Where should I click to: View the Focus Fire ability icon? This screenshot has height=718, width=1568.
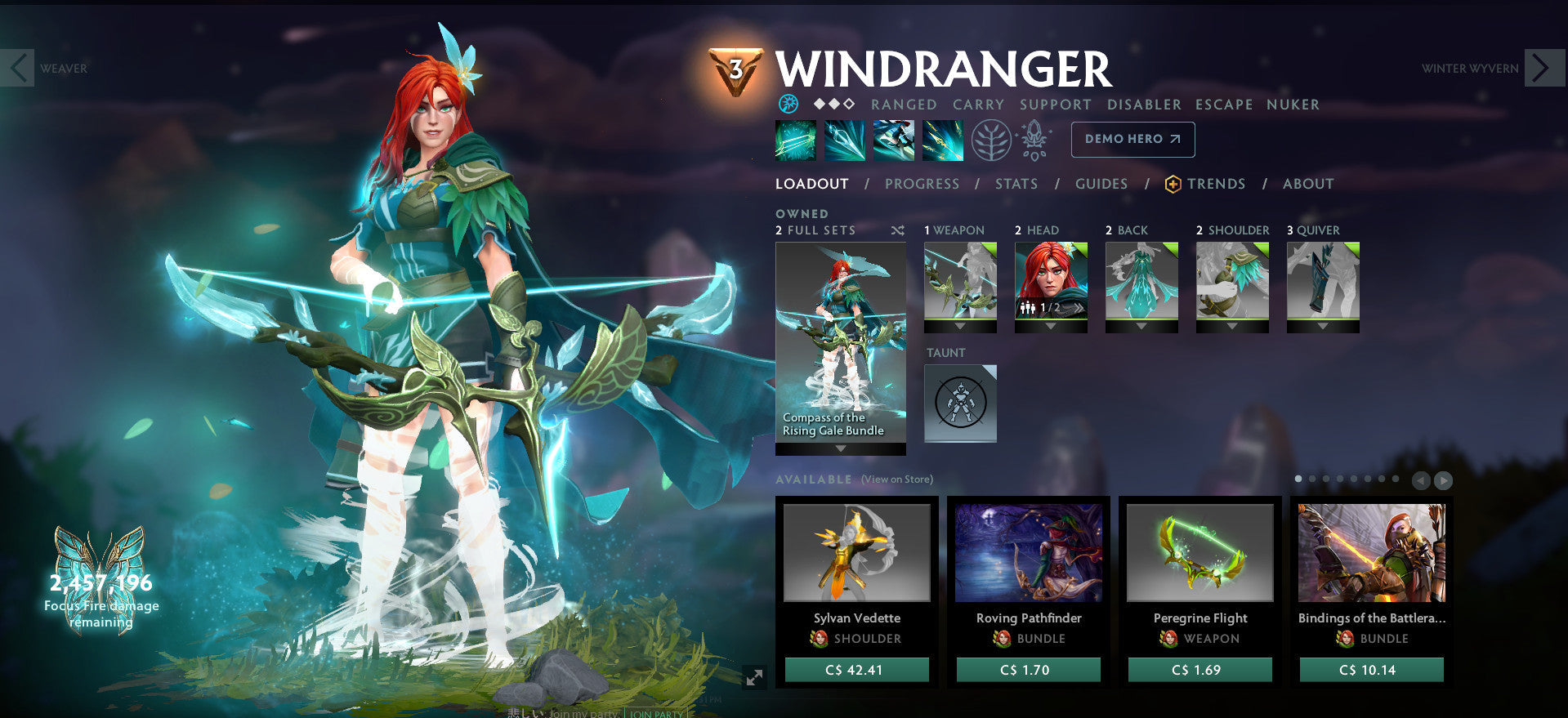click(942, 140)
